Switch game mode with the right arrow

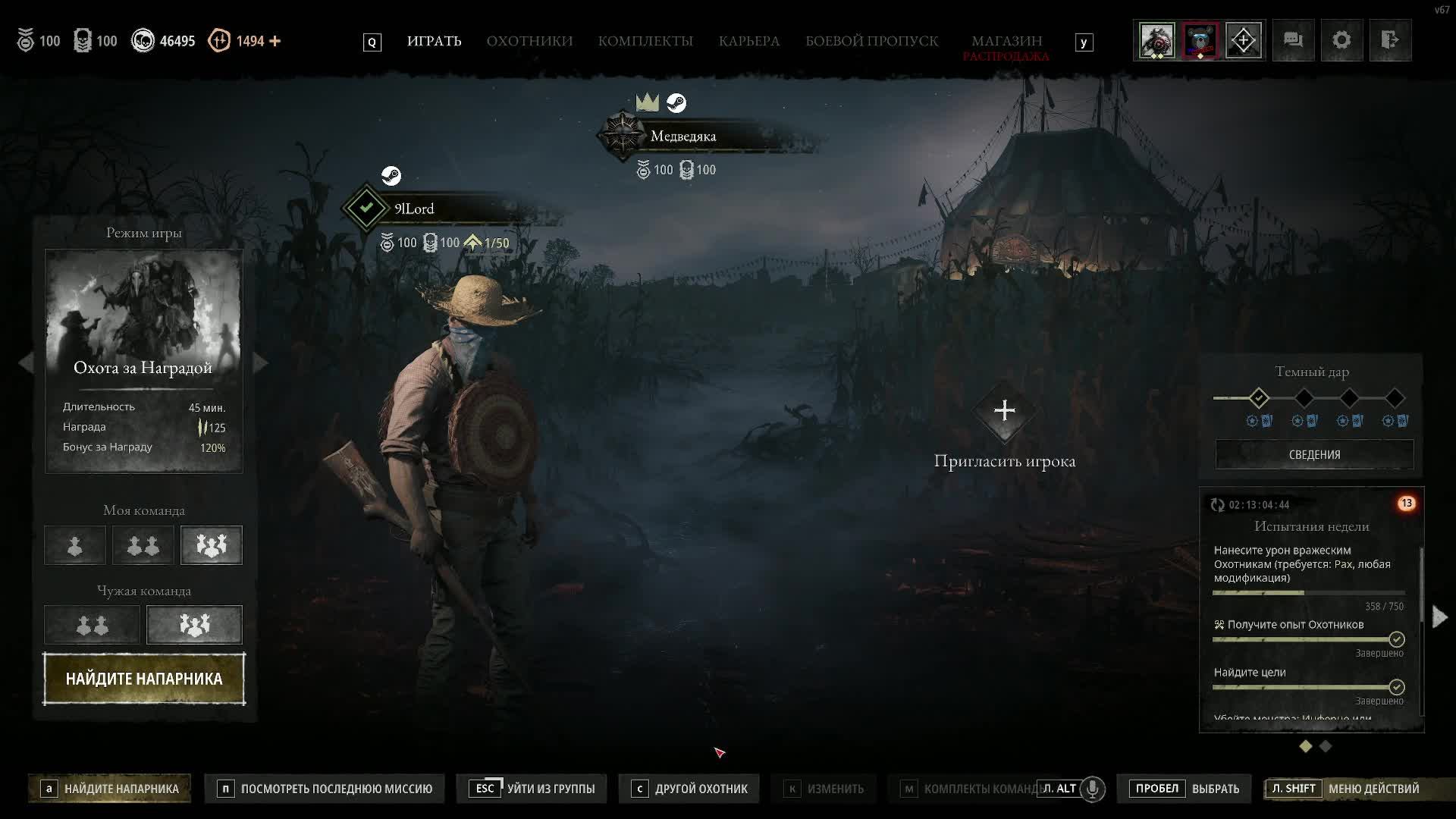tap(260, 362)
